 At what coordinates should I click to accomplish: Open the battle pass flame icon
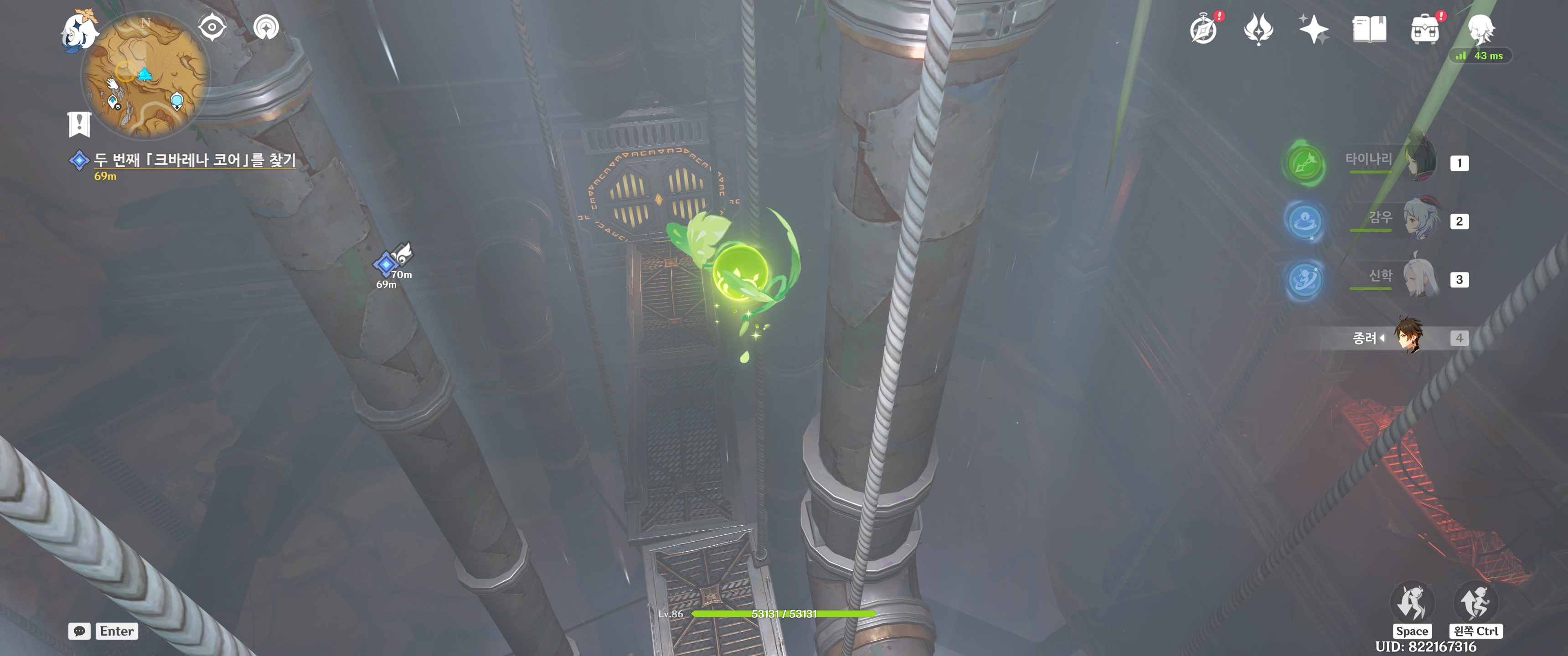pos(1258,29)
